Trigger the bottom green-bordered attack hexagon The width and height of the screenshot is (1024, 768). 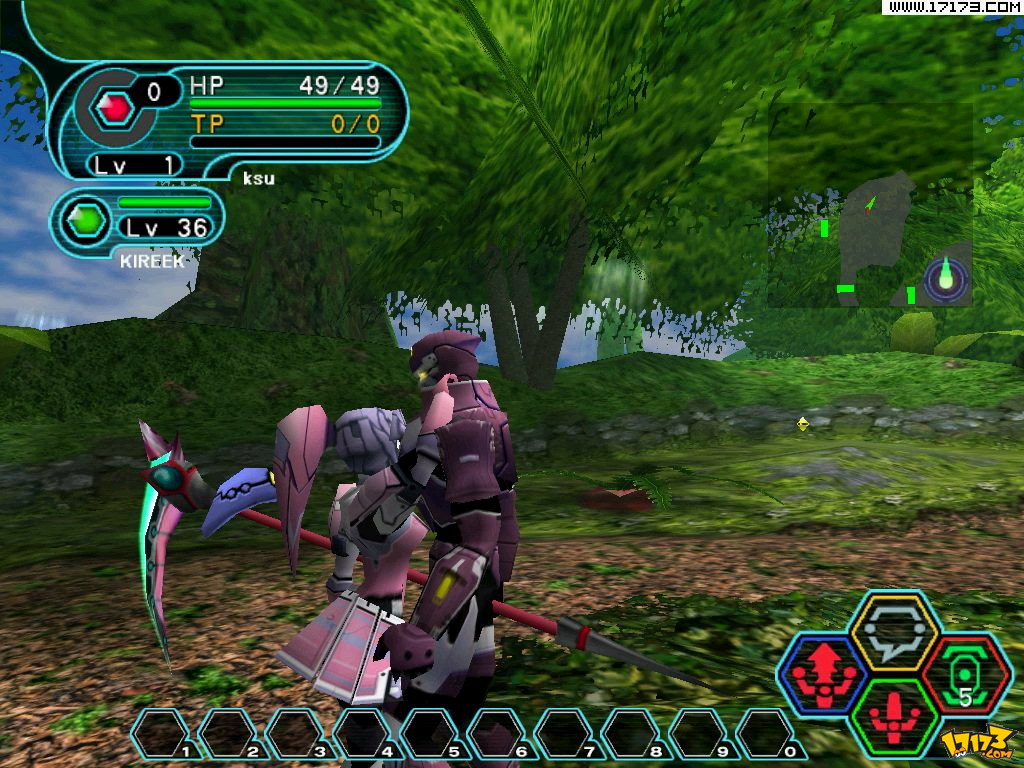(x=893, y=714)
